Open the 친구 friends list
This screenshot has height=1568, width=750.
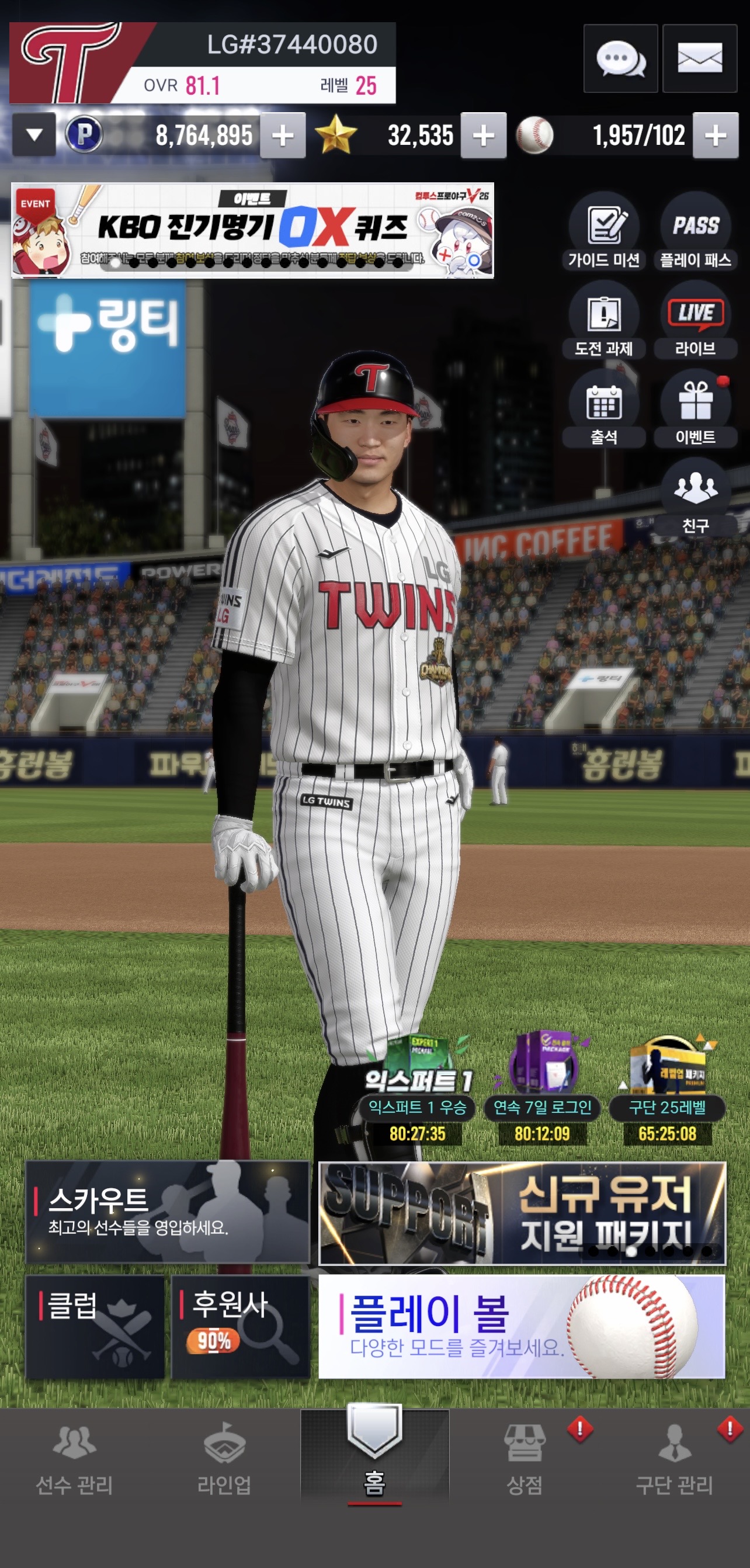point(695,498)
